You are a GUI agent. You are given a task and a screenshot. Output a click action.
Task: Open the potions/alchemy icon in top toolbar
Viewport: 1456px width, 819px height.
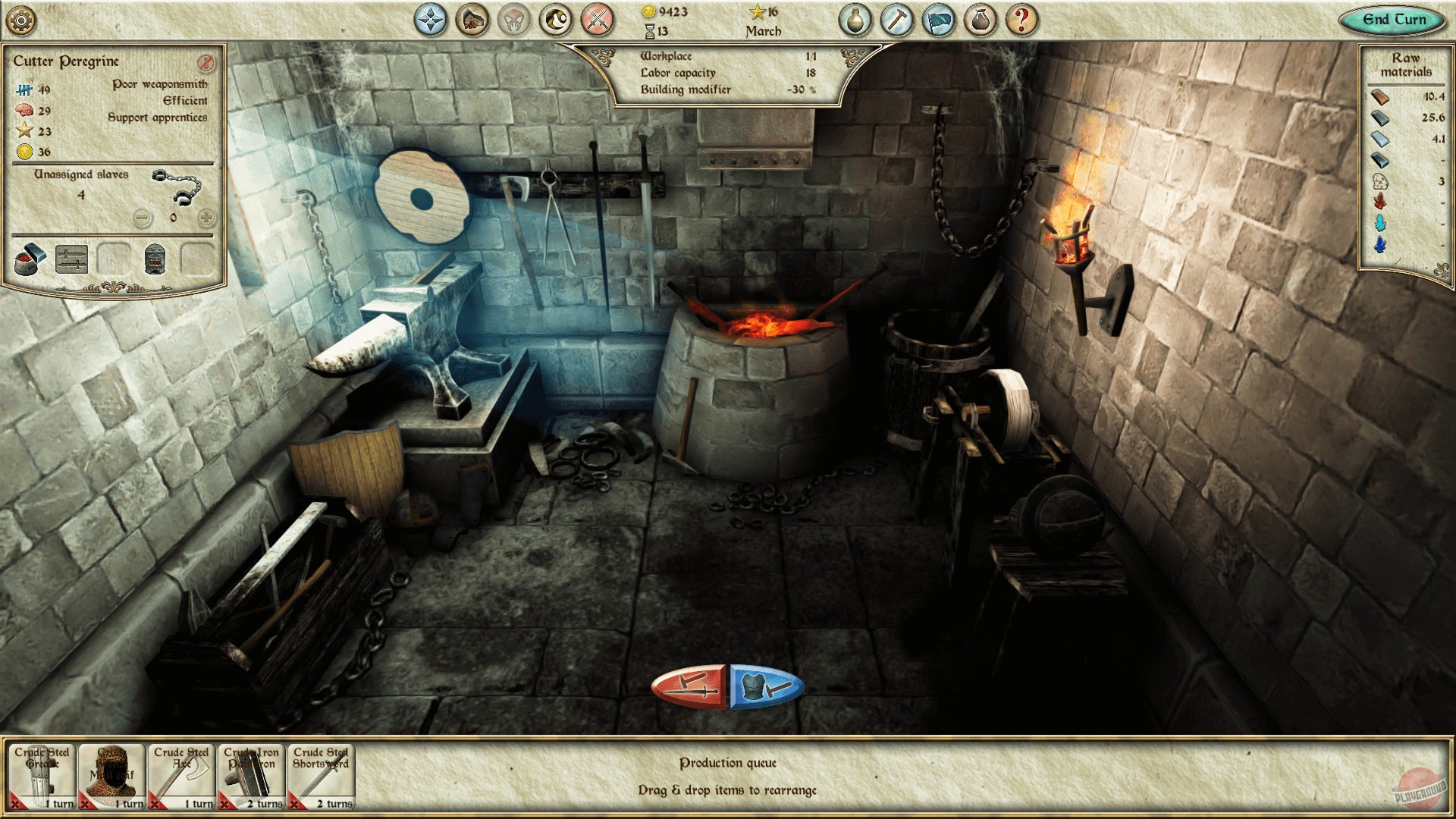tap(856, 20)
